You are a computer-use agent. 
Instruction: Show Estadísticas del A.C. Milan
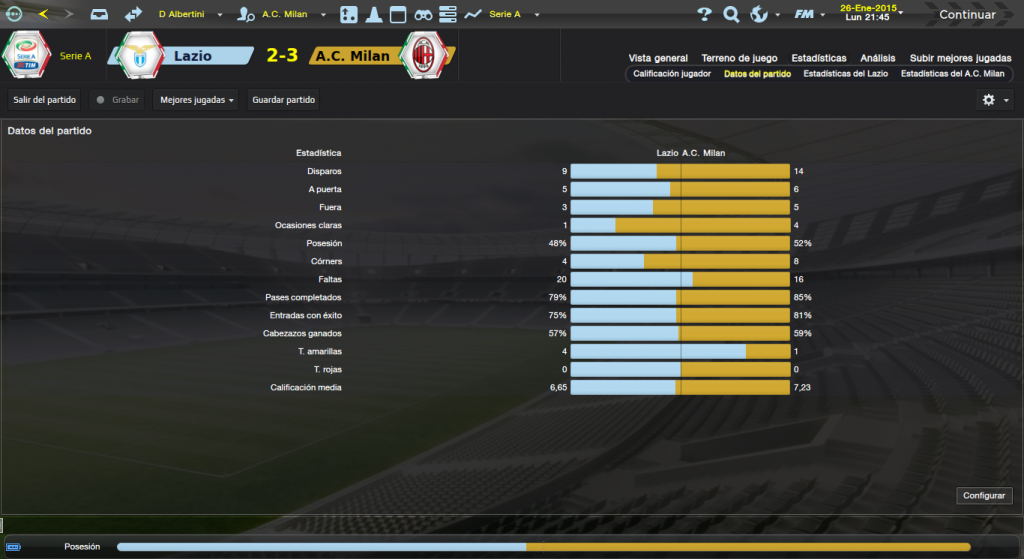[x=952, y=74]
